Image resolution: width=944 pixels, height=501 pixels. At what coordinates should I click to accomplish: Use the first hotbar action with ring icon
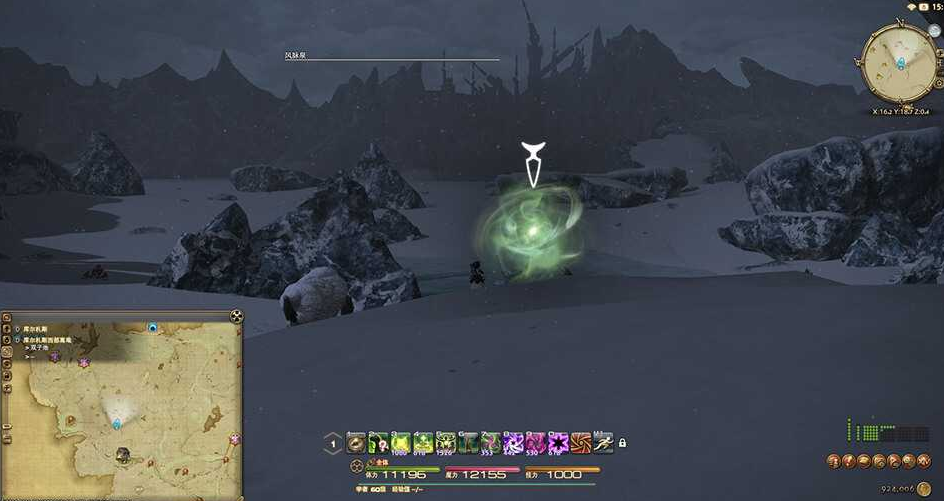(356, 442)
